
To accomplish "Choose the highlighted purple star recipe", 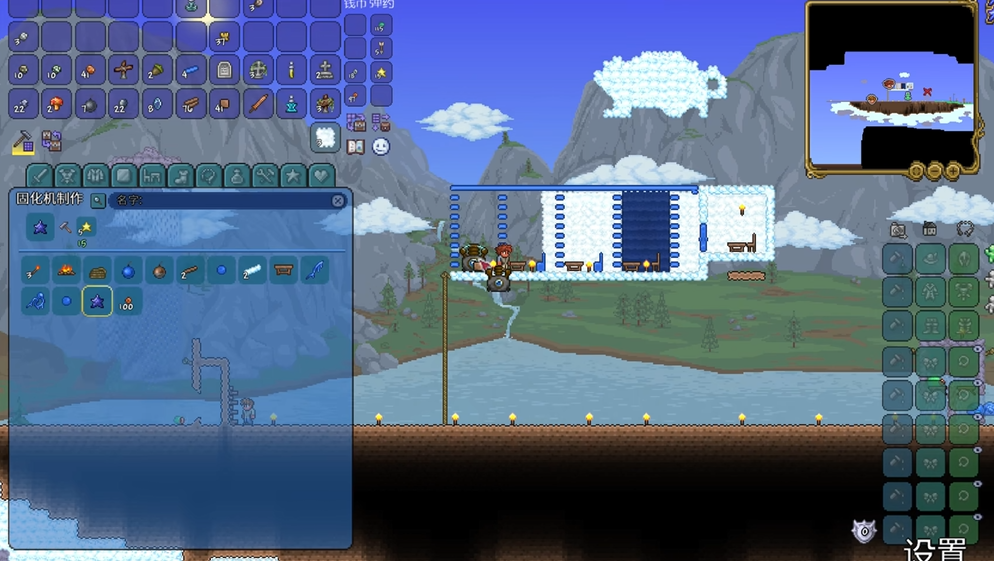I will tap(97, 301).
